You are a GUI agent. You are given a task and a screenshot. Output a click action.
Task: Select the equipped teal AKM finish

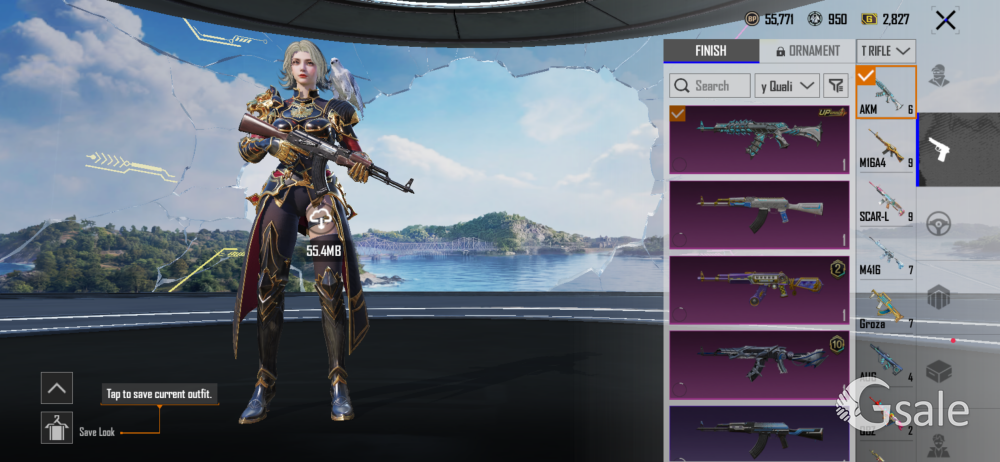[758, 139]
